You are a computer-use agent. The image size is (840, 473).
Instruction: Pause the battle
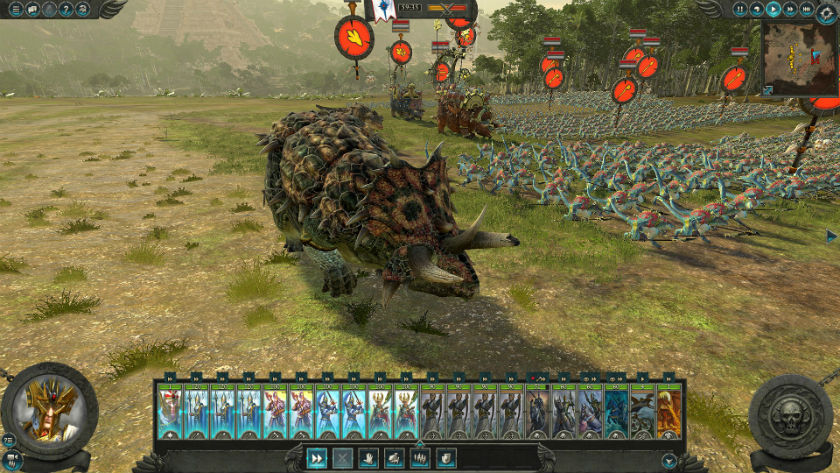741,9
